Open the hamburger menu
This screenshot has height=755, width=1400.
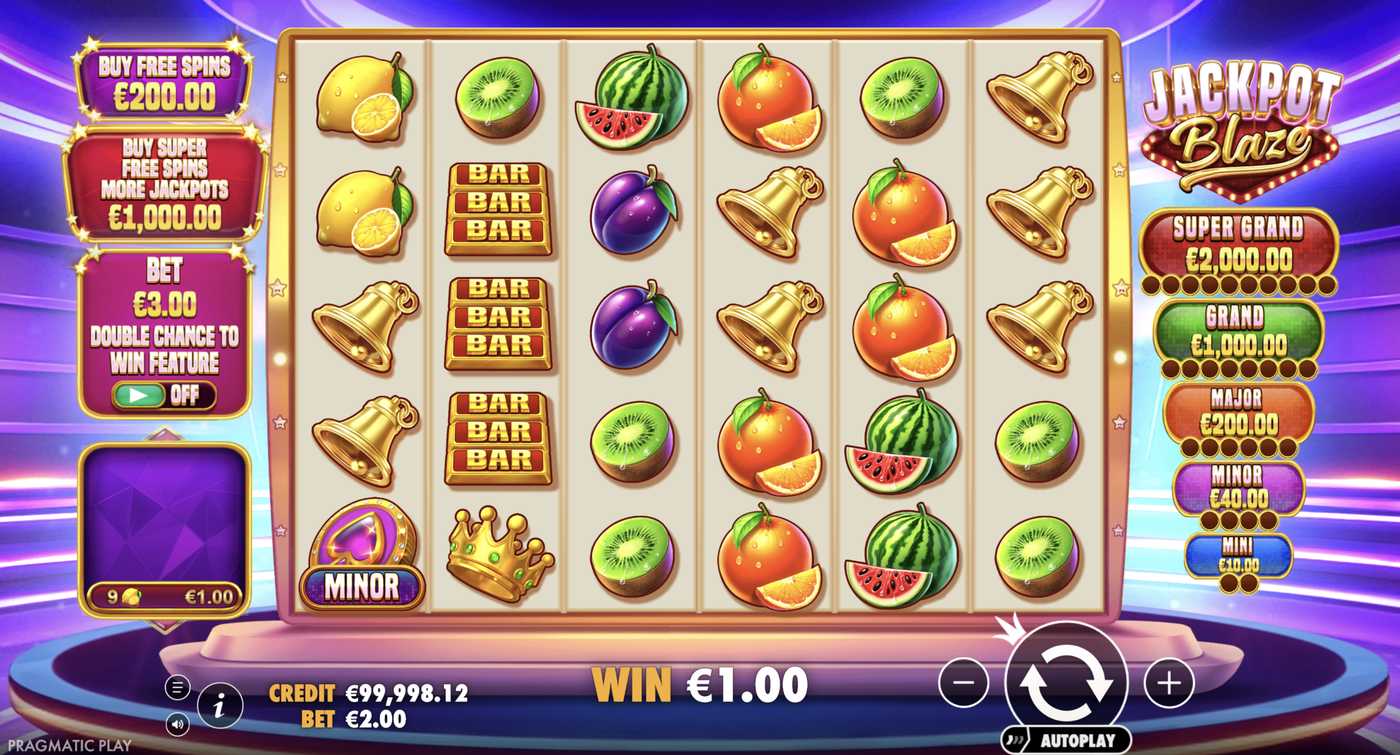(x=176, y=686)
